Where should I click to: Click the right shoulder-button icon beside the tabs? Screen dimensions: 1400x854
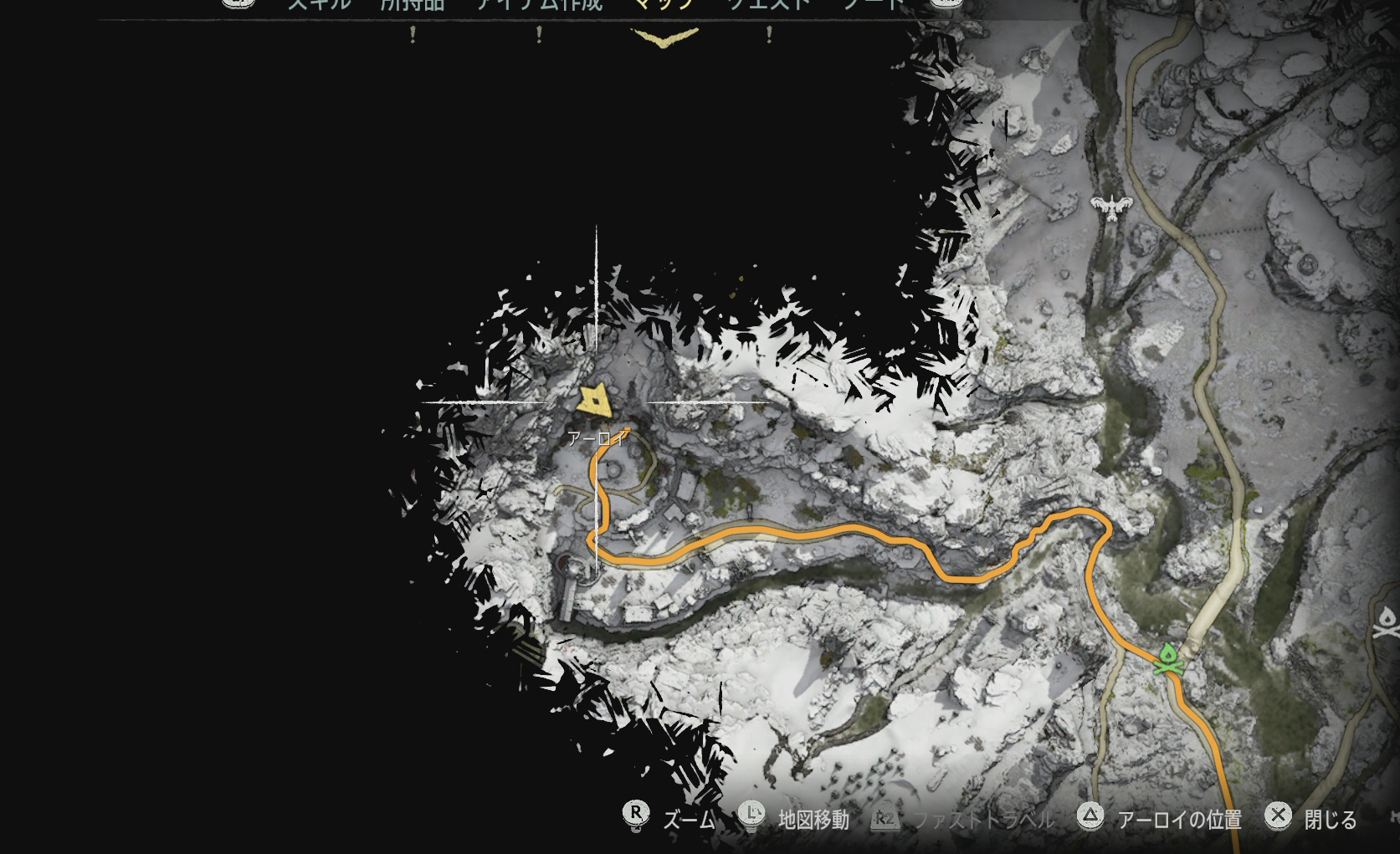(x=946, y=3)
